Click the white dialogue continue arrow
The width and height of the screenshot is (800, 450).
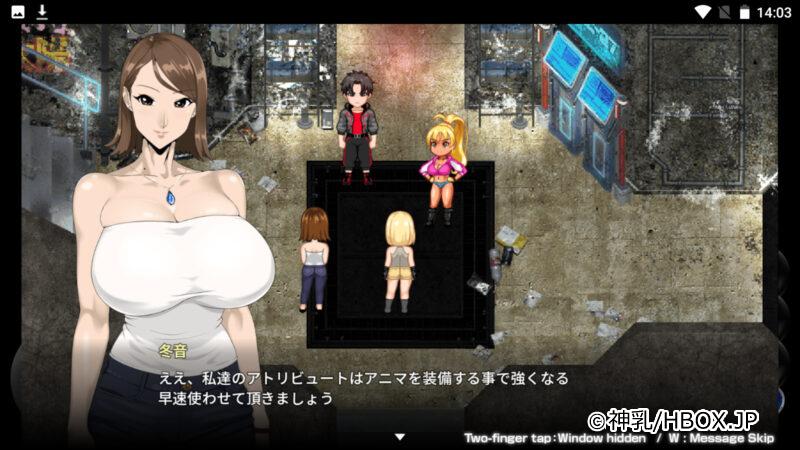pyautogui.click(x=400, y=437)
